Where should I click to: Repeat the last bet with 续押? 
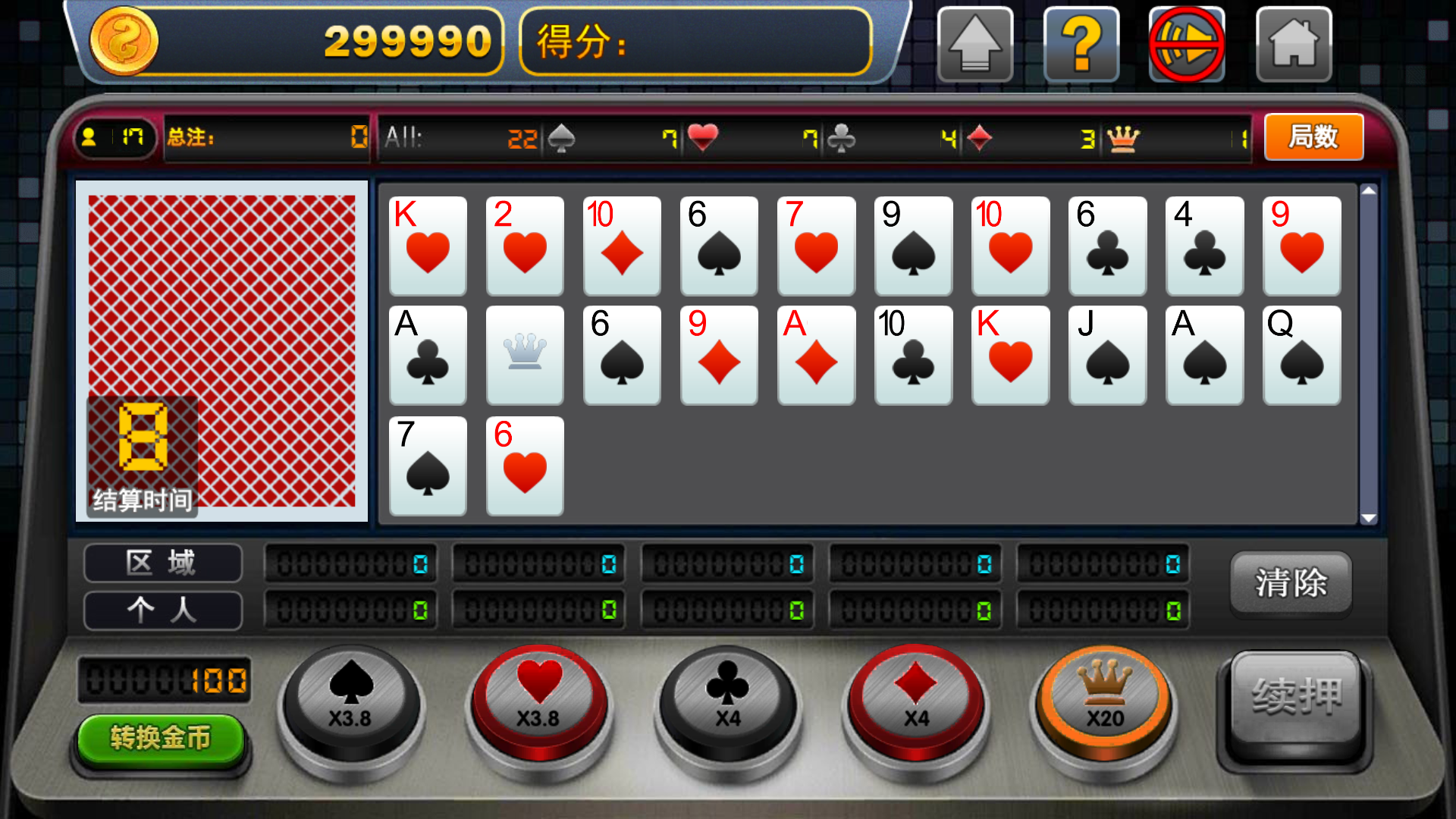pos(1296,698)
